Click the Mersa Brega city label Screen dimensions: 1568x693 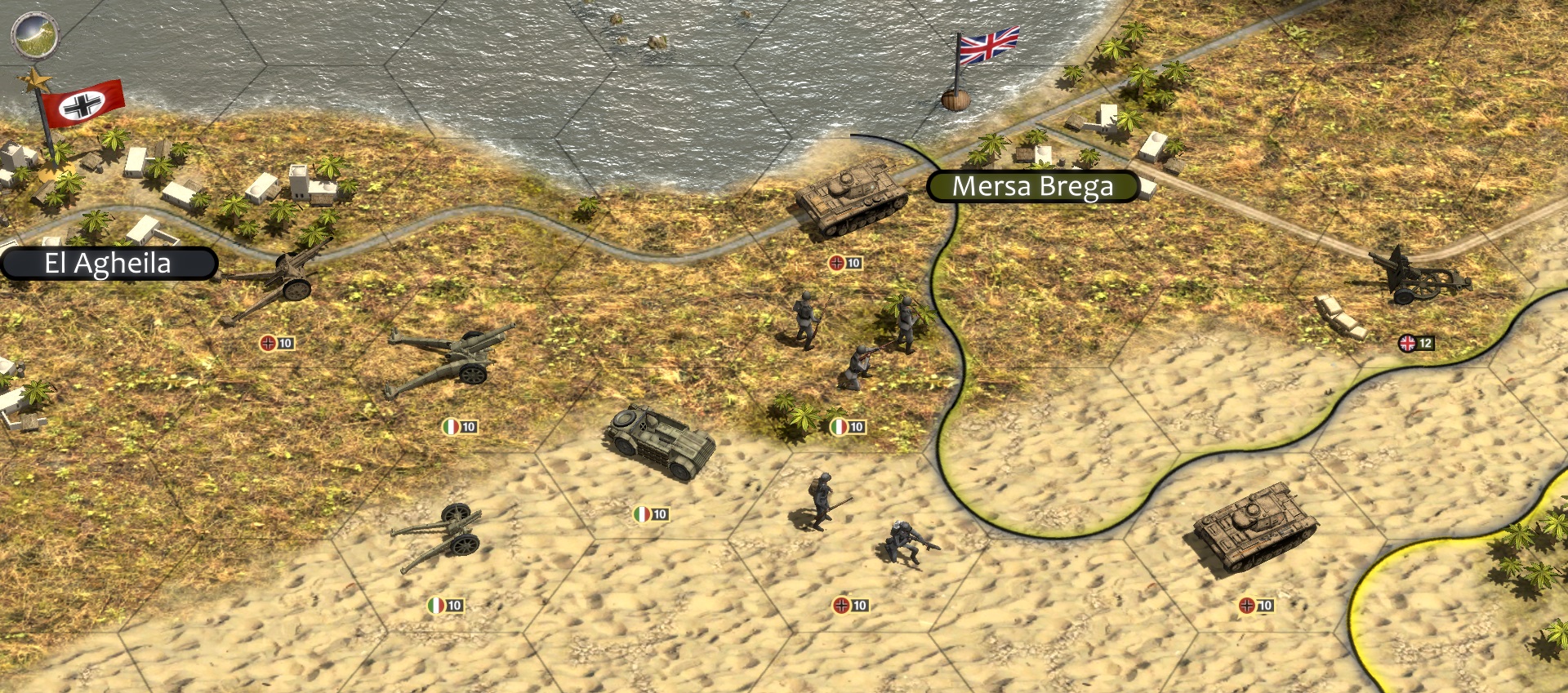point(1032,187)
